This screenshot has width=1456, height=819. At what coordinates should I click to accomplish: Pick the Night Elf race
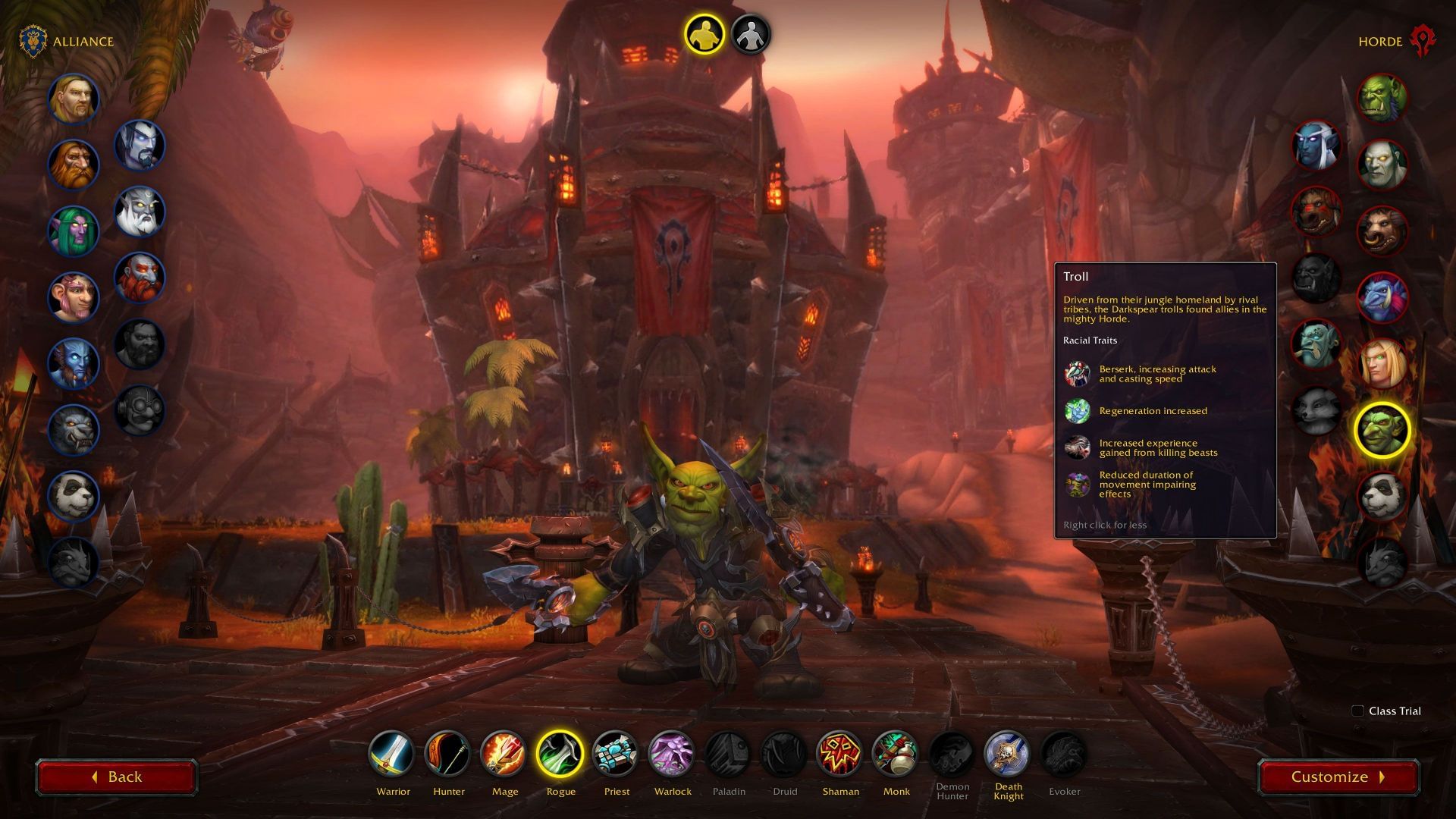point(74,231)
